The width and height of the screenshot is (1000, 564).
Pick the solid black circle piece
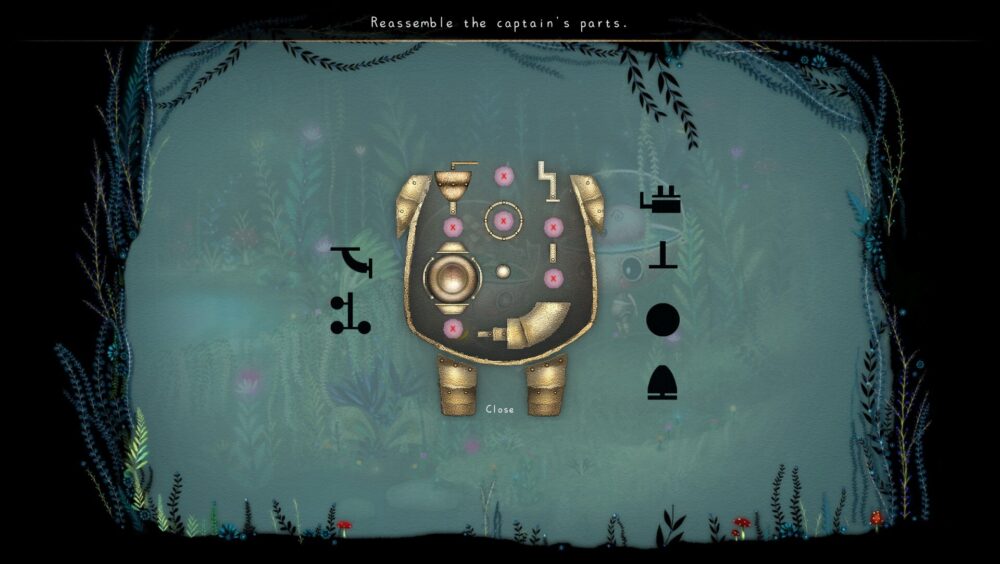coord(662,321)
